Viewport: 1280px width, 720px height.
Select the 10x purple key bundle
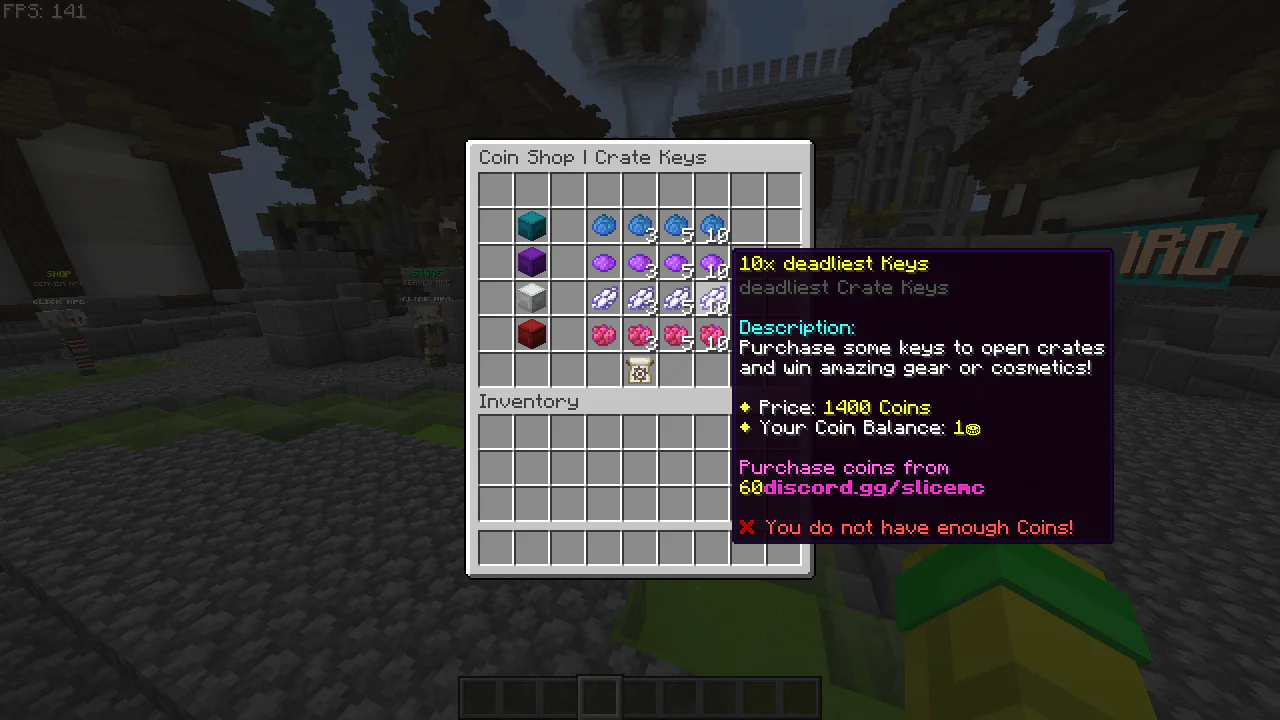[711, 261]
